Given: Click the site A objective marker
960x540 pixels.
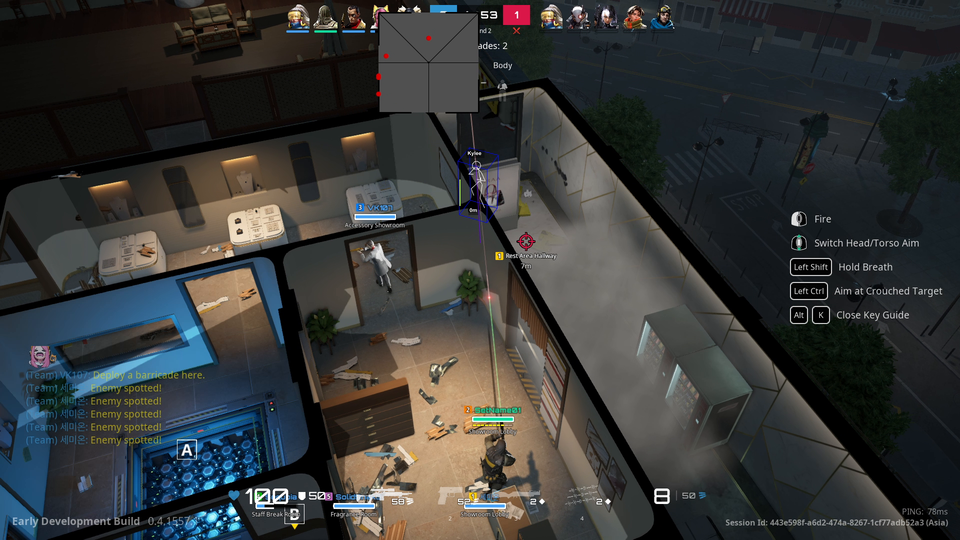Looking at the screenshot, I should point(186,450).
